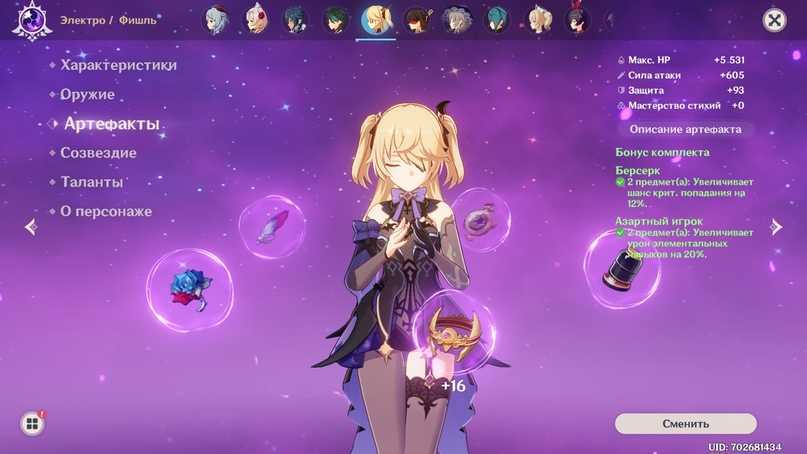The width and height of the screenshot is (807, 454).
Task: Open the Оружие section
Action: click(87, 95)
